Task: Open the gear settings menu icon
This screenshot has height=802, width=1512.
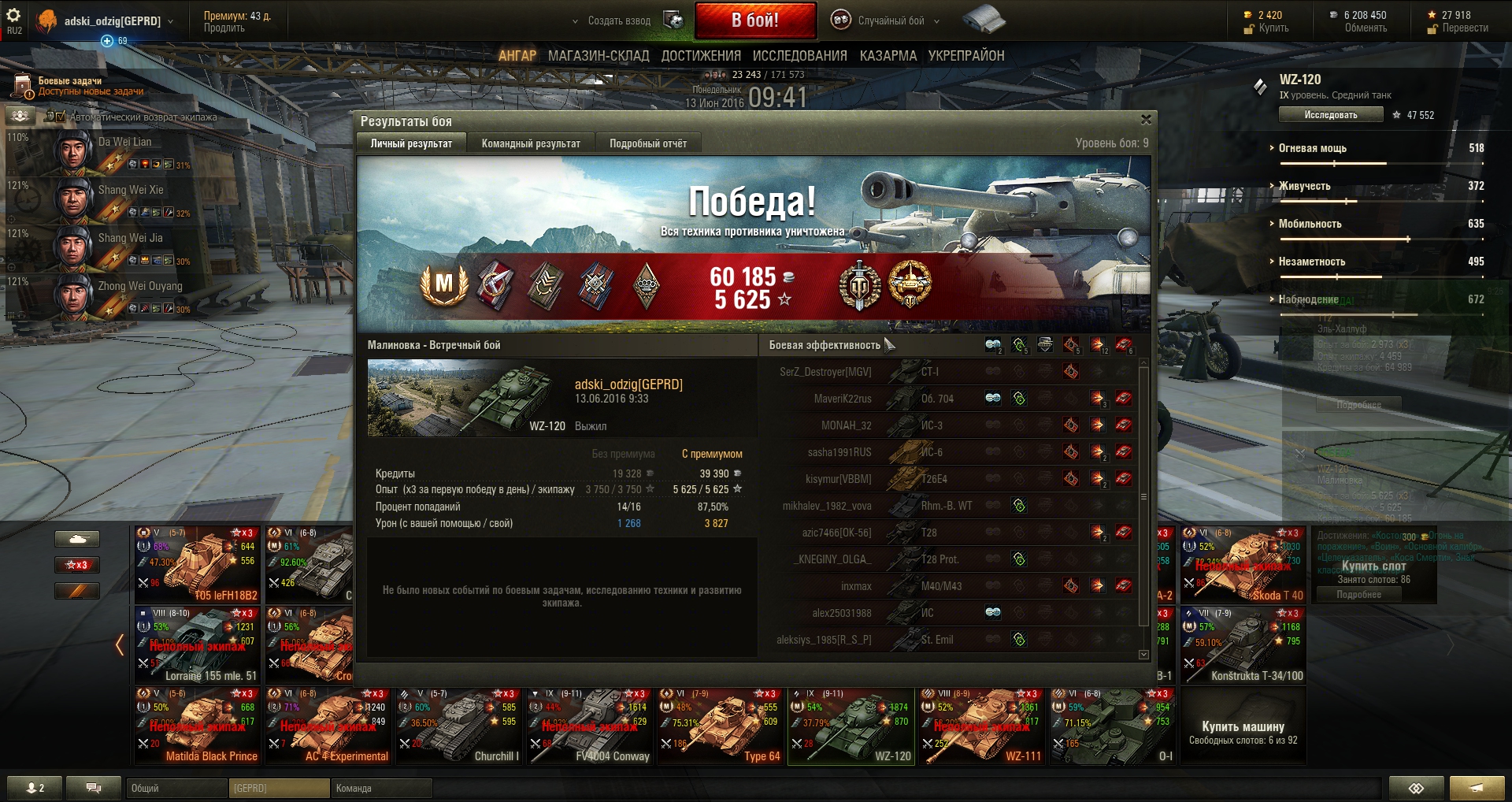Action: pos(13,15)
